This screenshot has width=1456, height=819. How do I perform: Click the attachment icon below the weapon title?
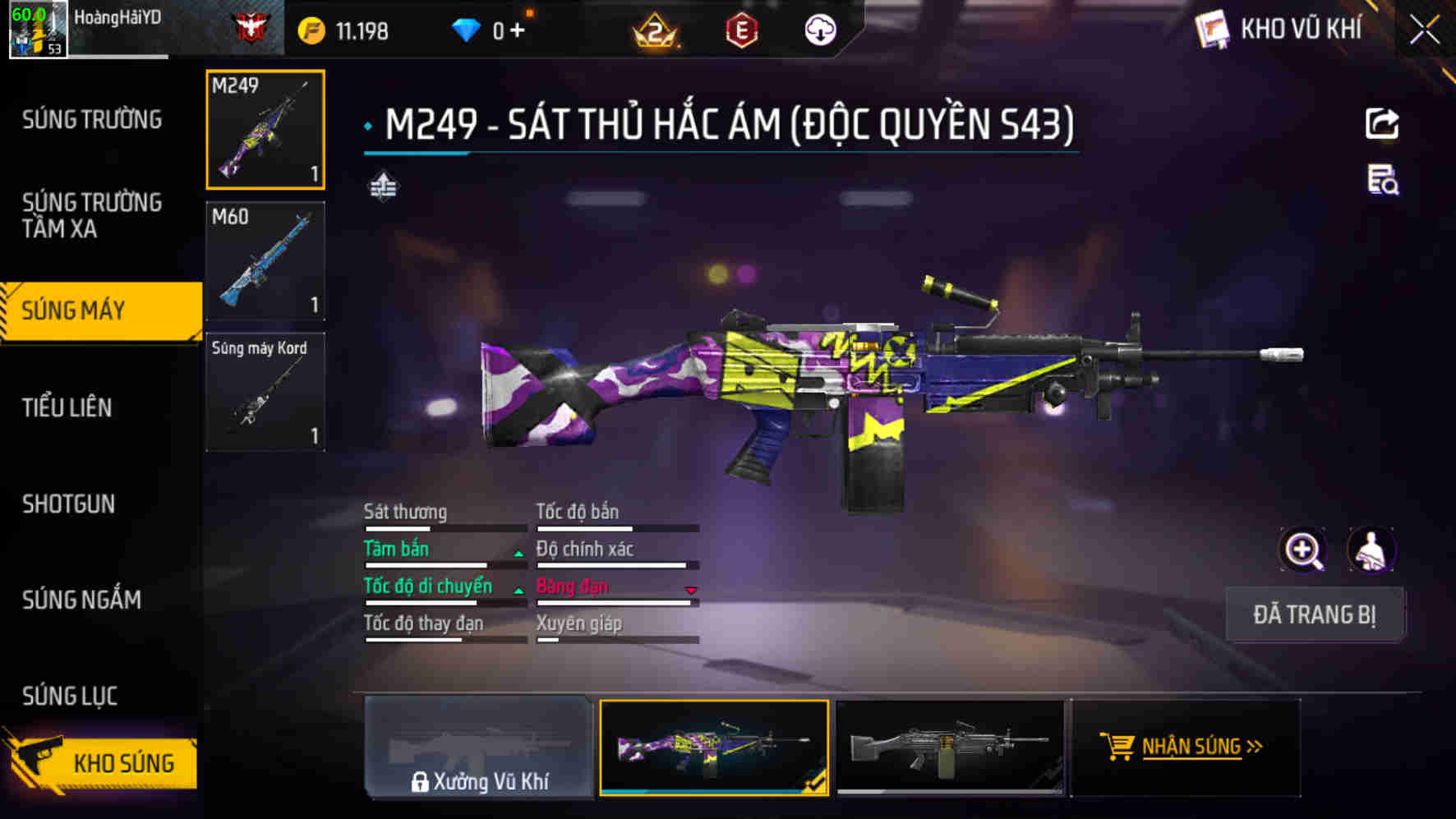[383, 186]
